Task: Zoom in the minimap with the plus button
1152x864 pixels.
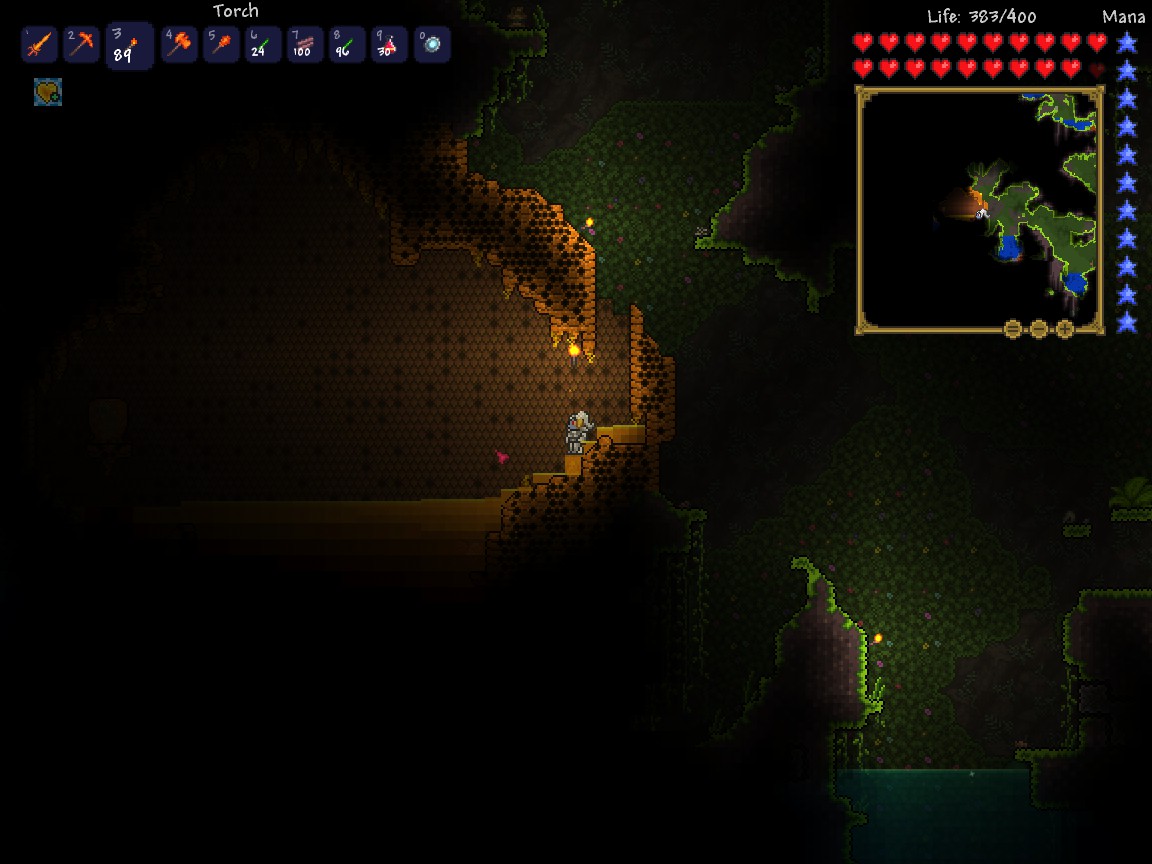Action: coord(1065,329)
